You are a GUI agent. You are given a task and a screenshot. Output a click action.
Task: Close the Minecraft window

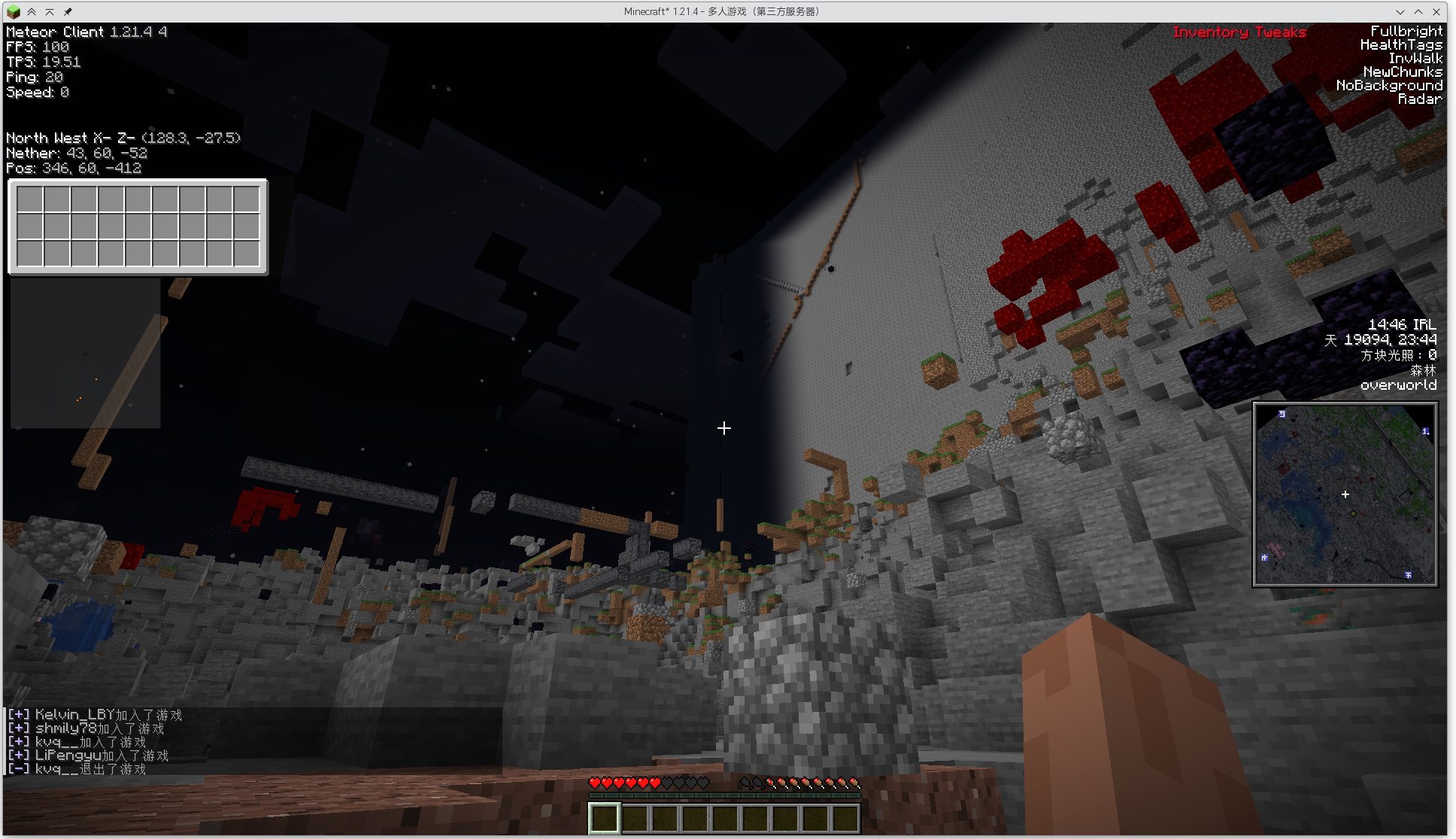point(1436,11)
